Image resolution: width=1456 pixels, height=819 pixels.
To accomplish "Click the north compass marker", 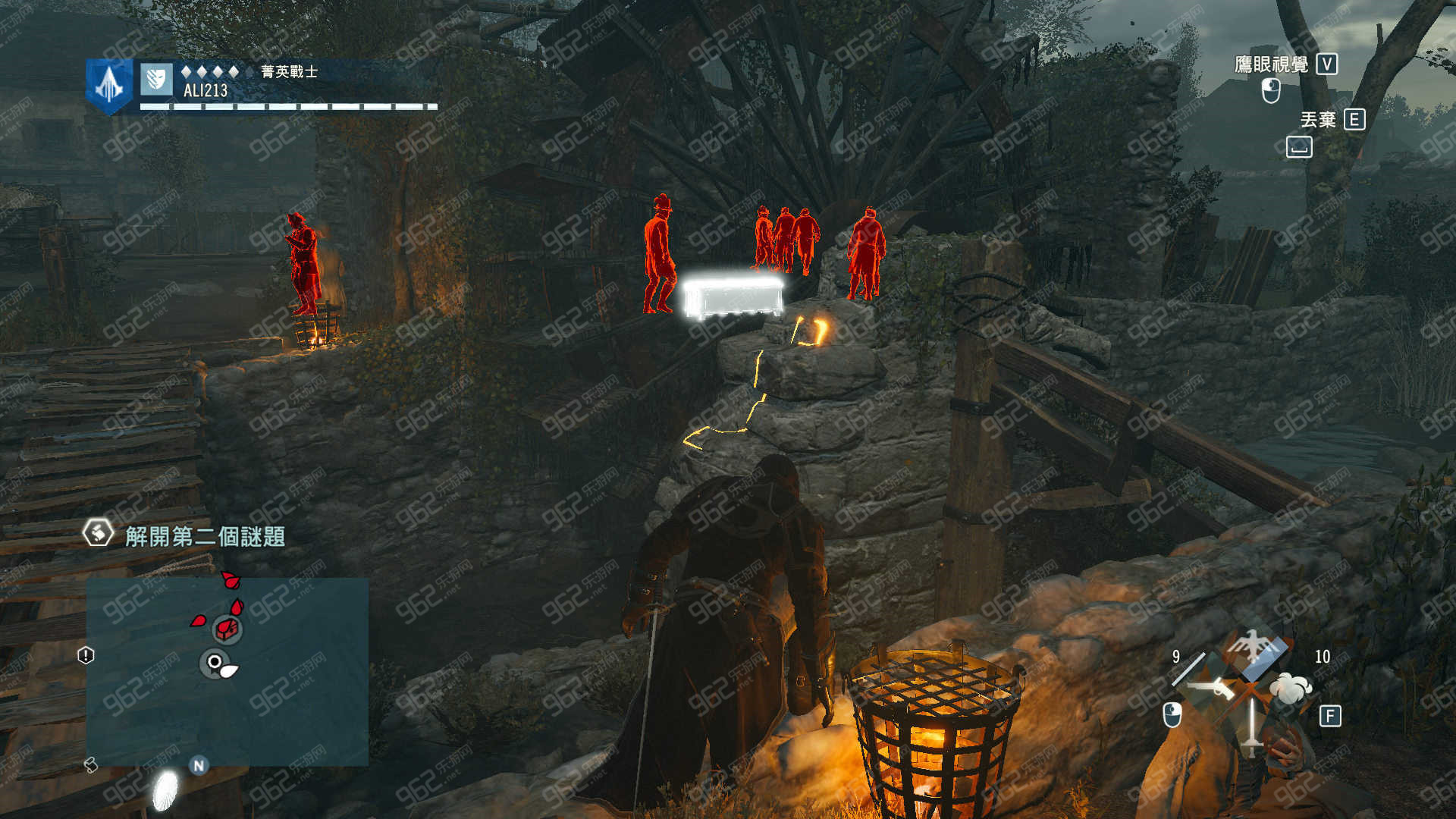I will coord(199,765).
